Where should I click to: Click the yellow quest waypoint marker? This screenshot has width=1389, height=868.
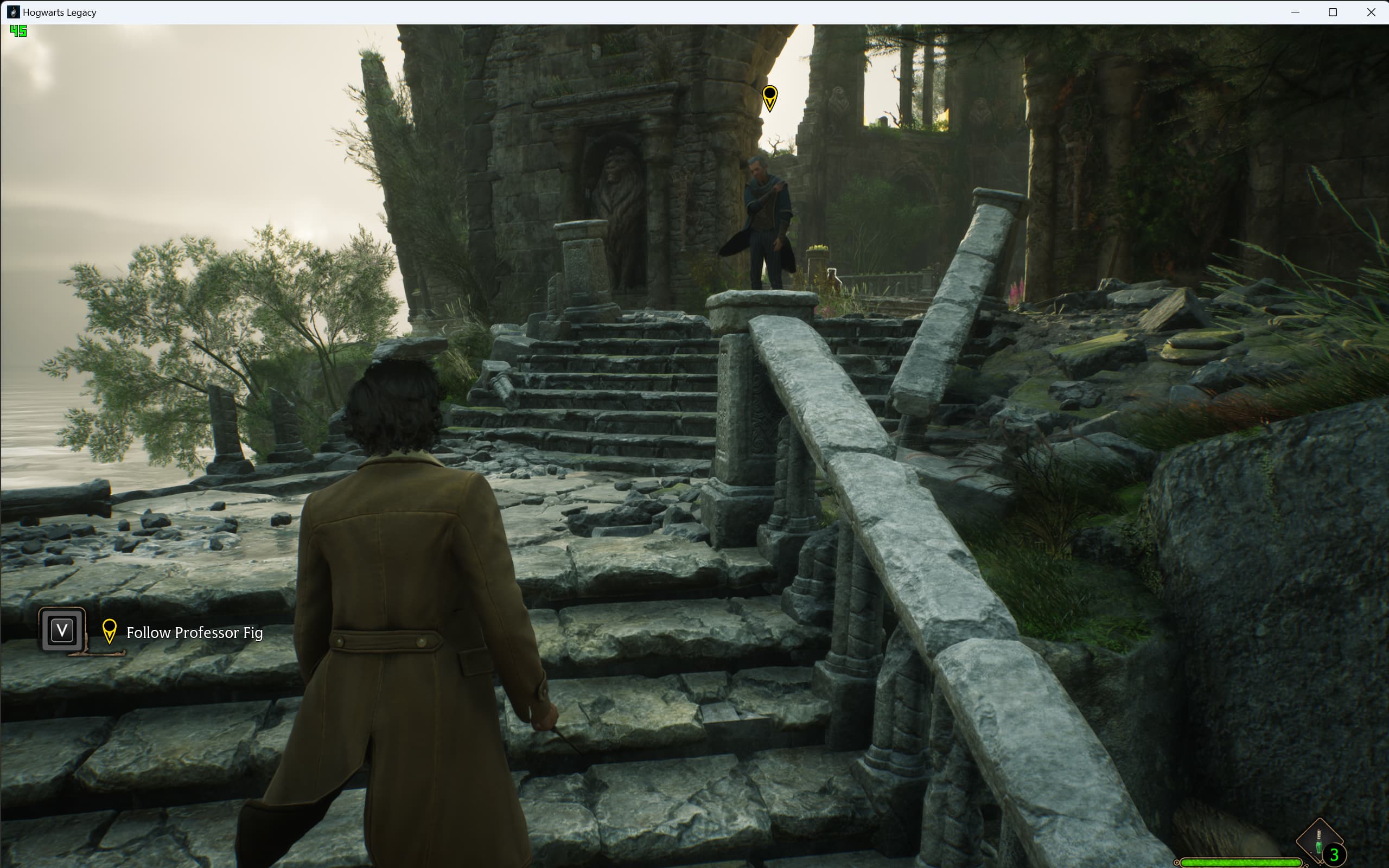[770, 98]
